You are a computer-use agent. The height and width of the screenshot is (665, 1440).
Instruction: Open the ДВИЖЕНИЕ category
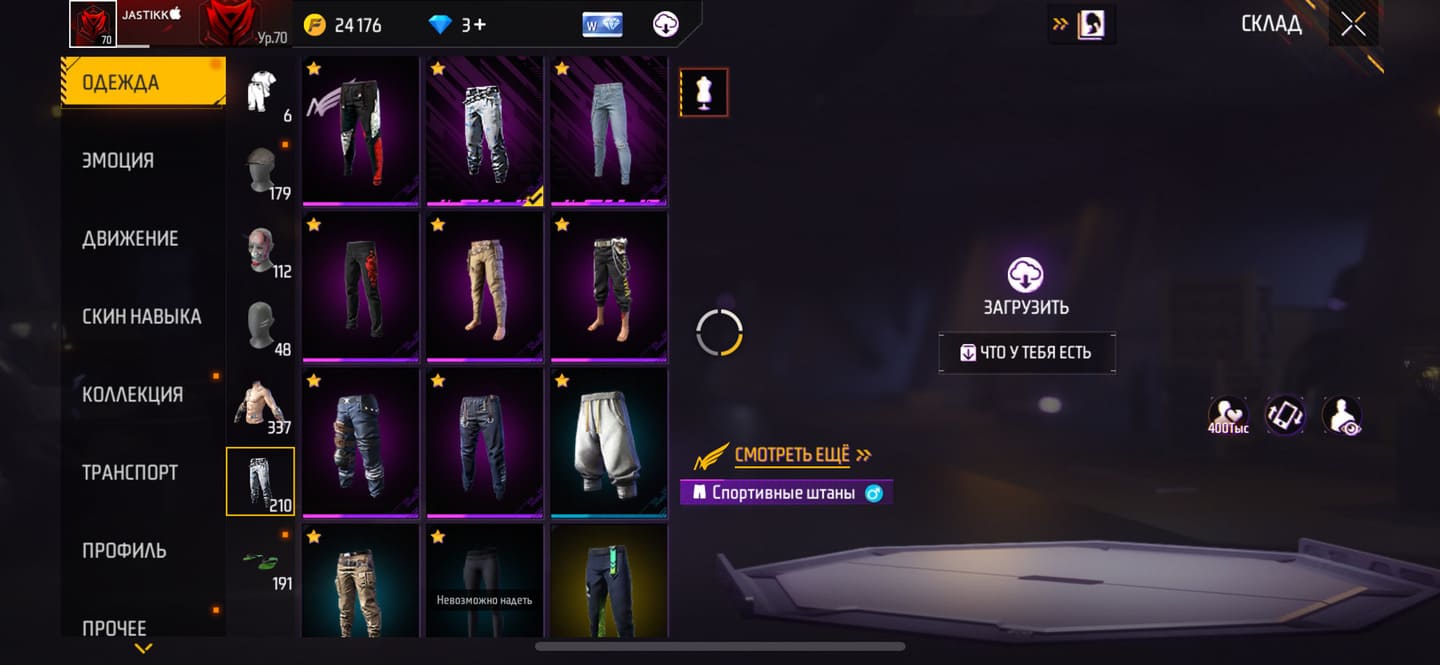pos(130,238)
